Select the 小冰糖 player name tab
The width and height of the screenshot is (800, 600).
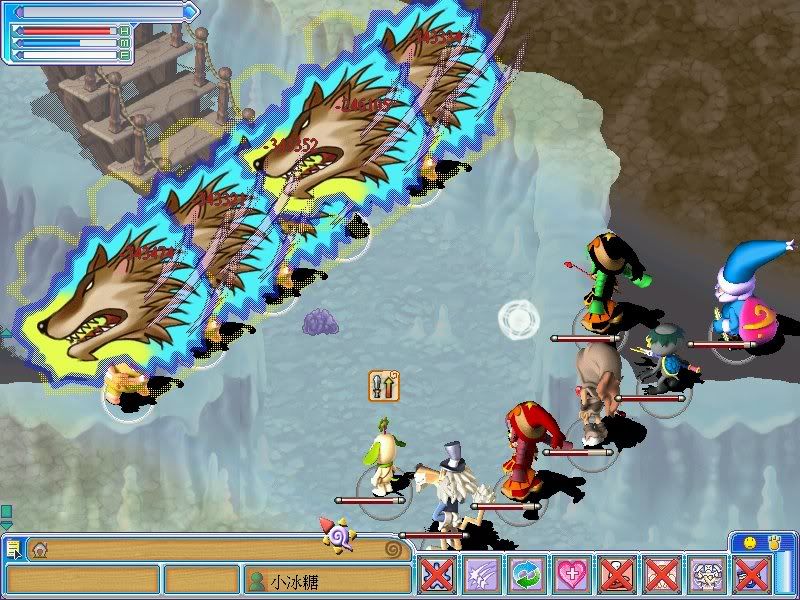pos(327,580)
